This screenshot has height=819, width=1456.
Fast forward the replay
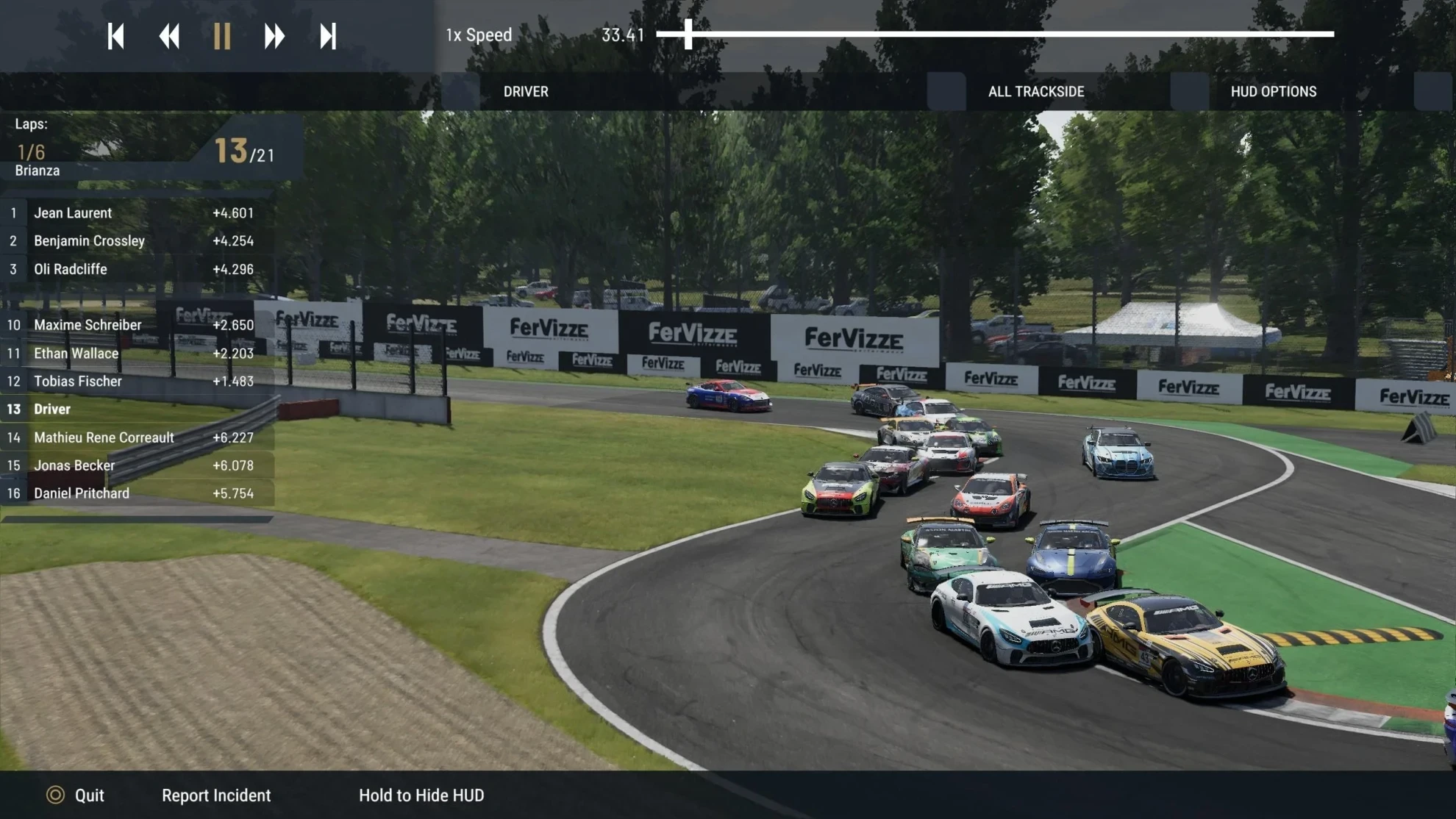(x=274, y=36)
